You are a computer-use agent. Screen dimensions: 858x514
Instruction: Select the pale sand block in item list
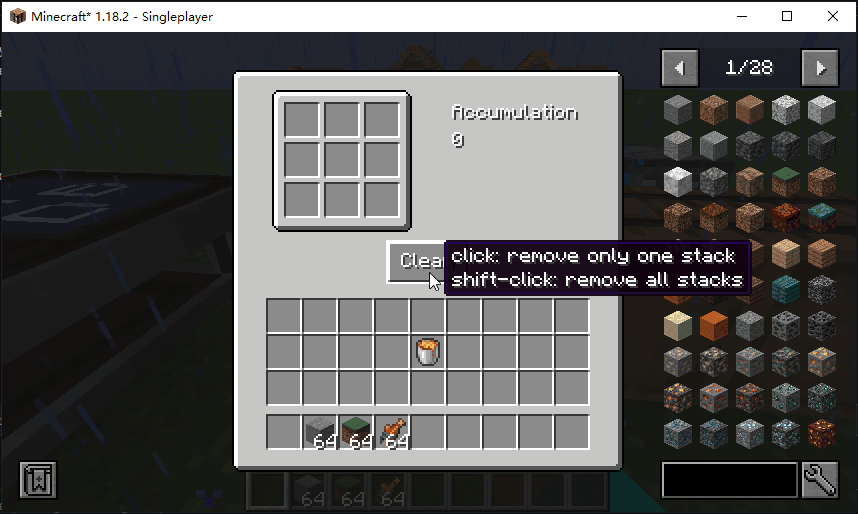679,325
